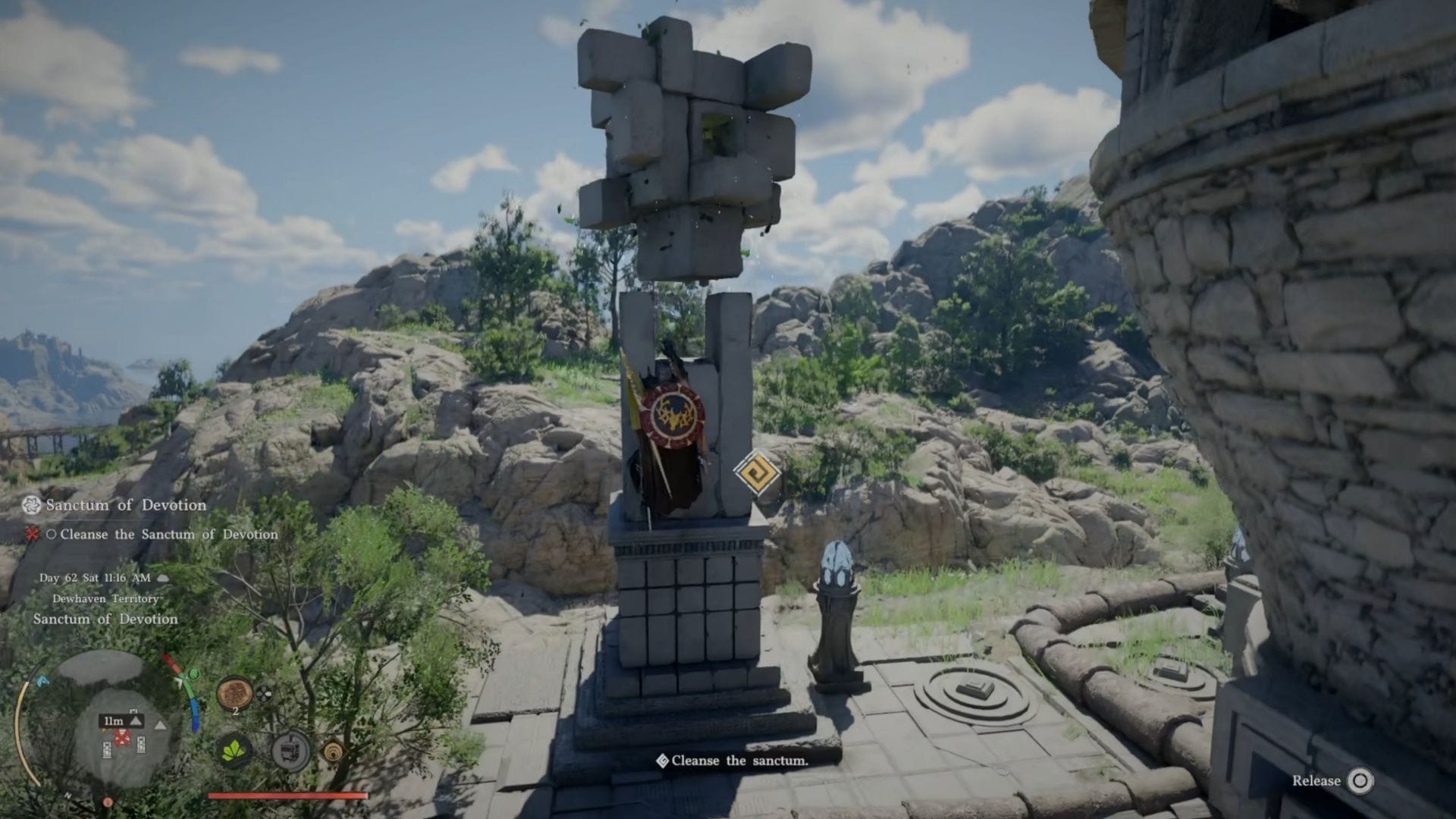Activate the green leaf skill icon
The width and height of the screenshot is (1456, 819).
click(x=234, y=752)
